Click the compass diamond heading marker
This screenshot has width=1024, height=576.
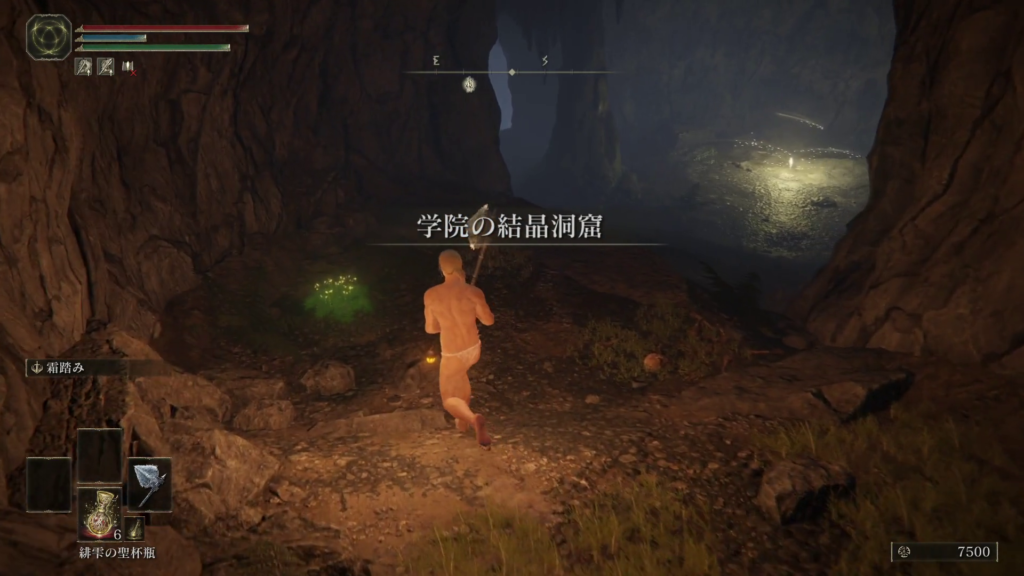click(512, 72)
